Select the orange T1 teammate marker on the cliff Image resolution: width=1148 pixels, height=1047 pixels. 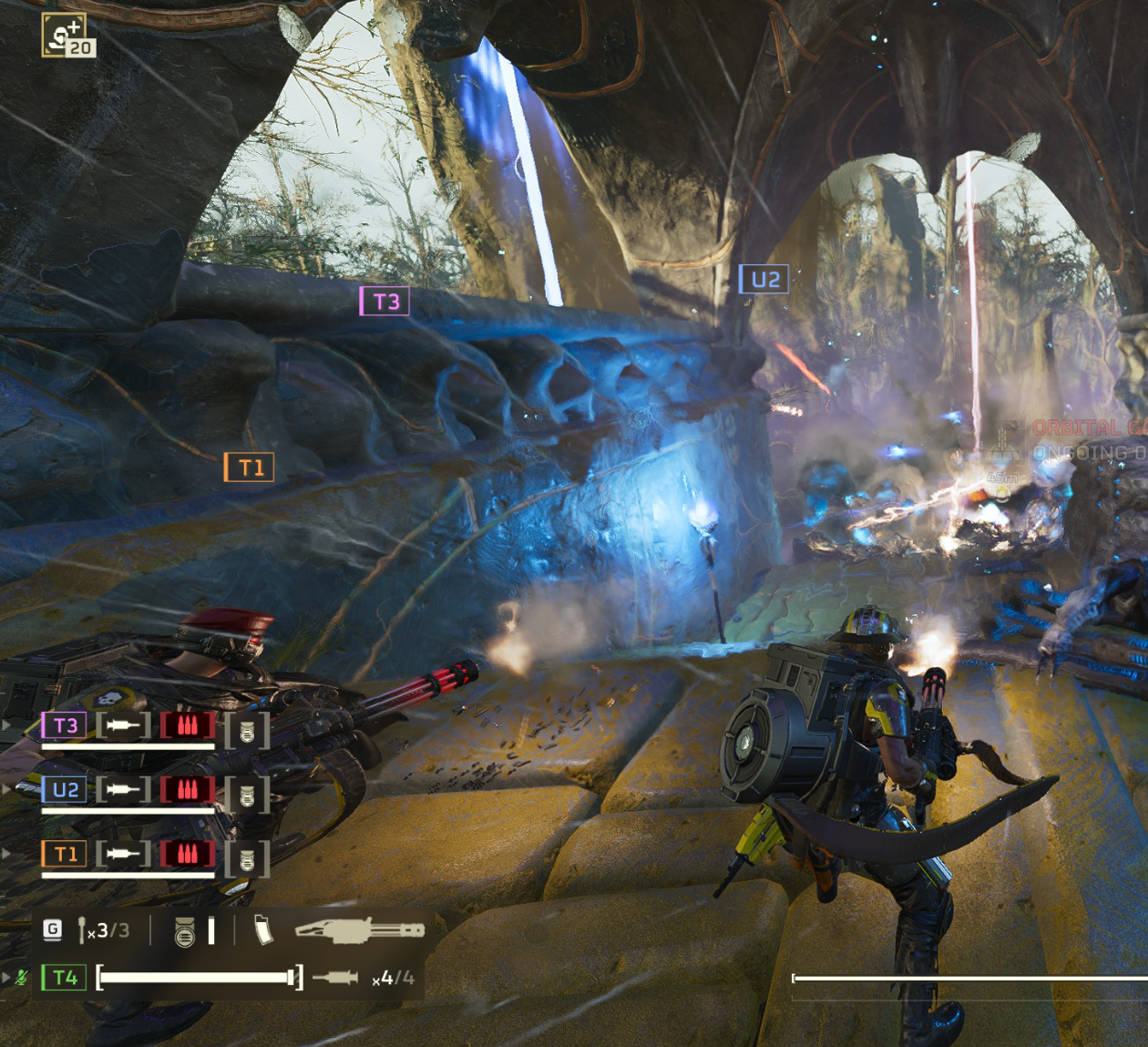tap(250, 467)
